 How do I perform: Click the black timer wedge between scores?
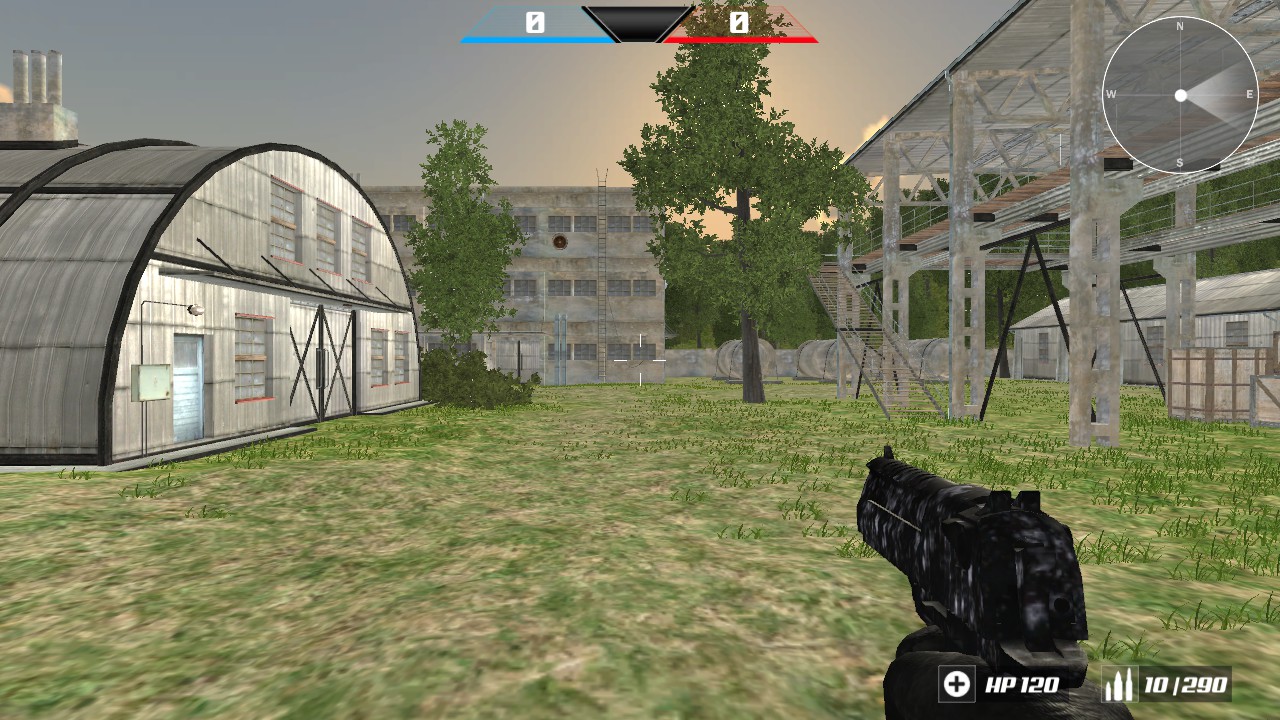pyautogui.click(x=636, y=22)
